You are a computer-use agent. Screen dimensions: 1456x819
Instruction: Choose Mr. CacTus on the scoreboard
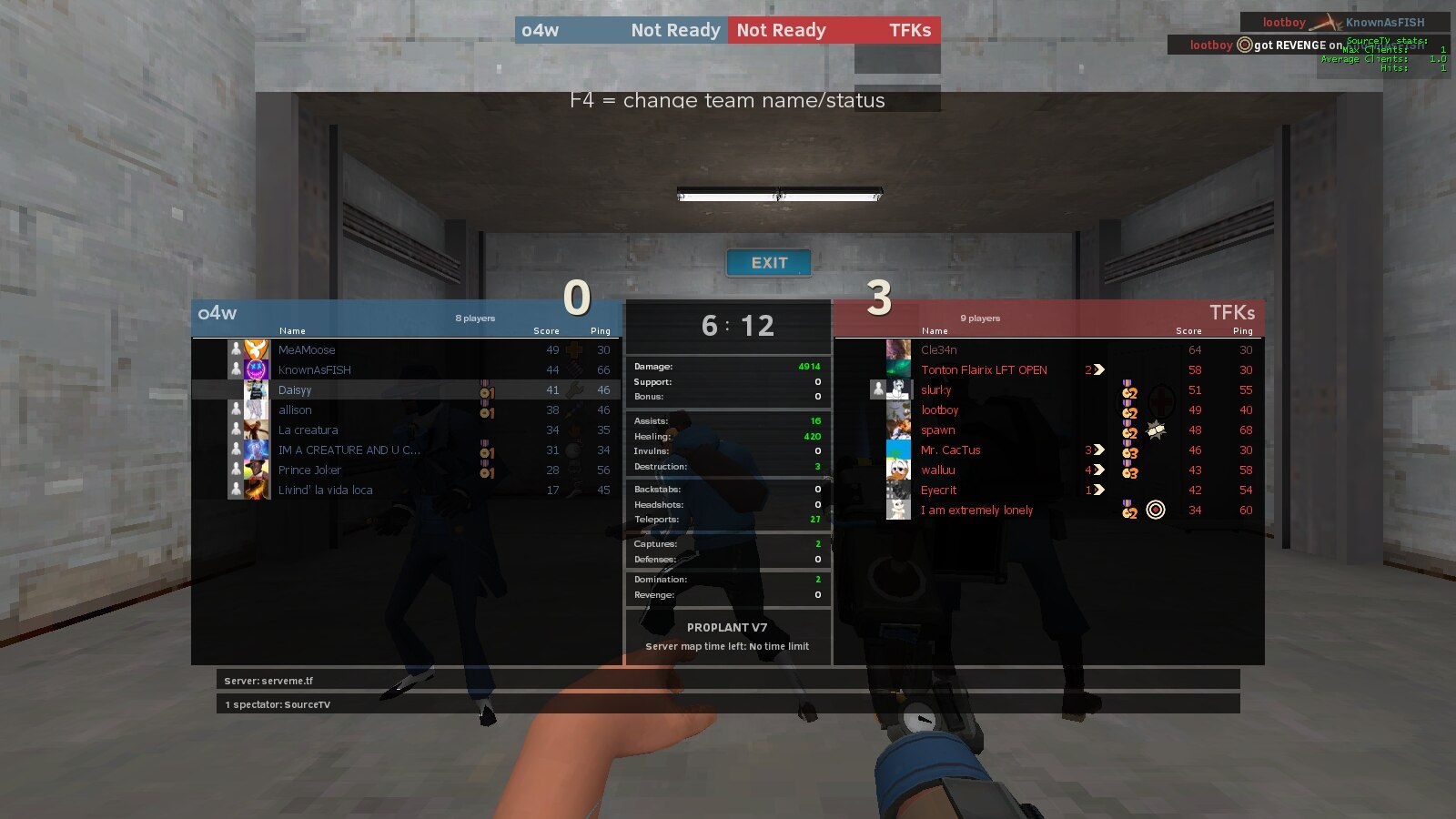click(x=950, y=450)
